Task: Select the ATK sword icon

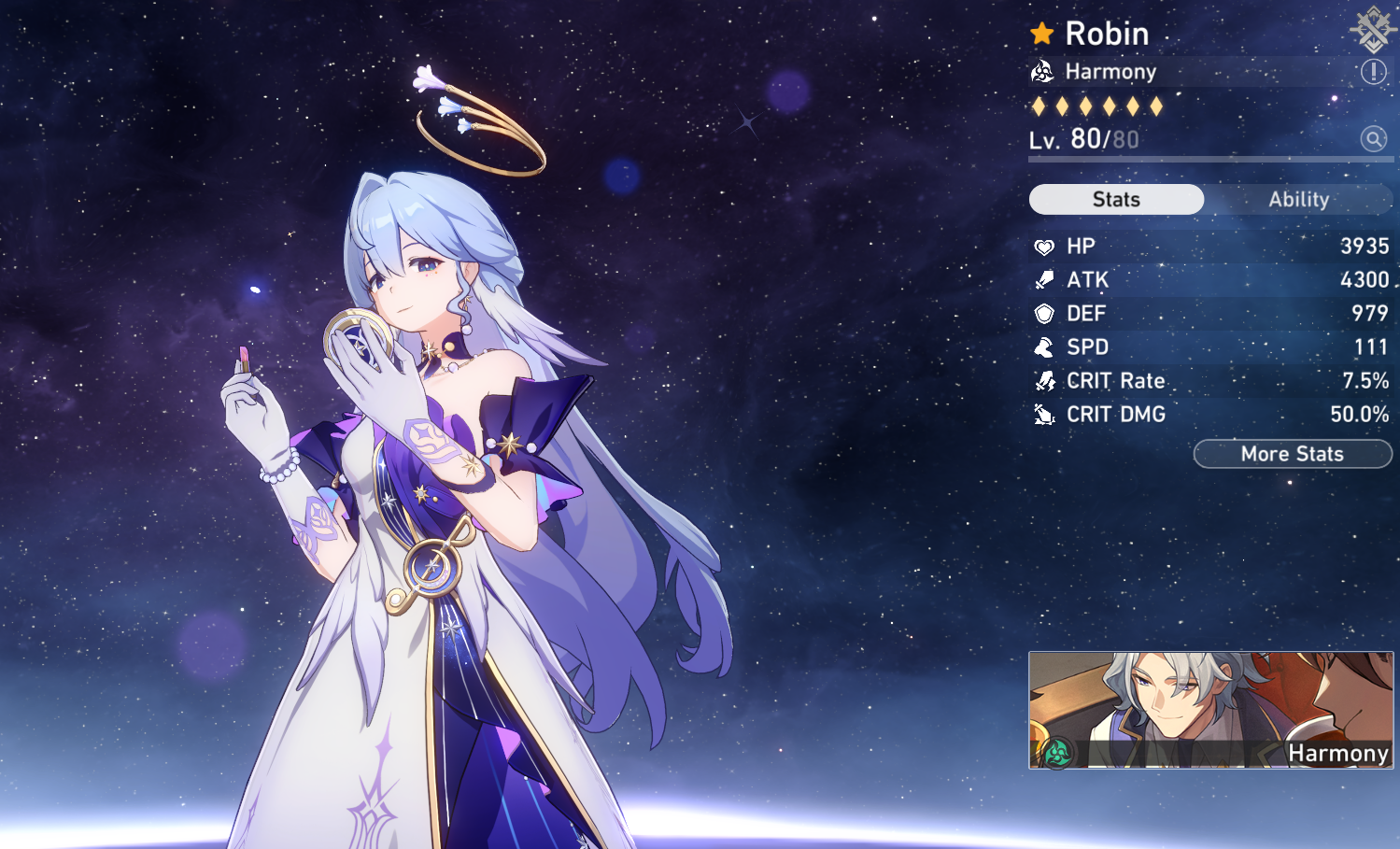Action: click(1045, 279)
